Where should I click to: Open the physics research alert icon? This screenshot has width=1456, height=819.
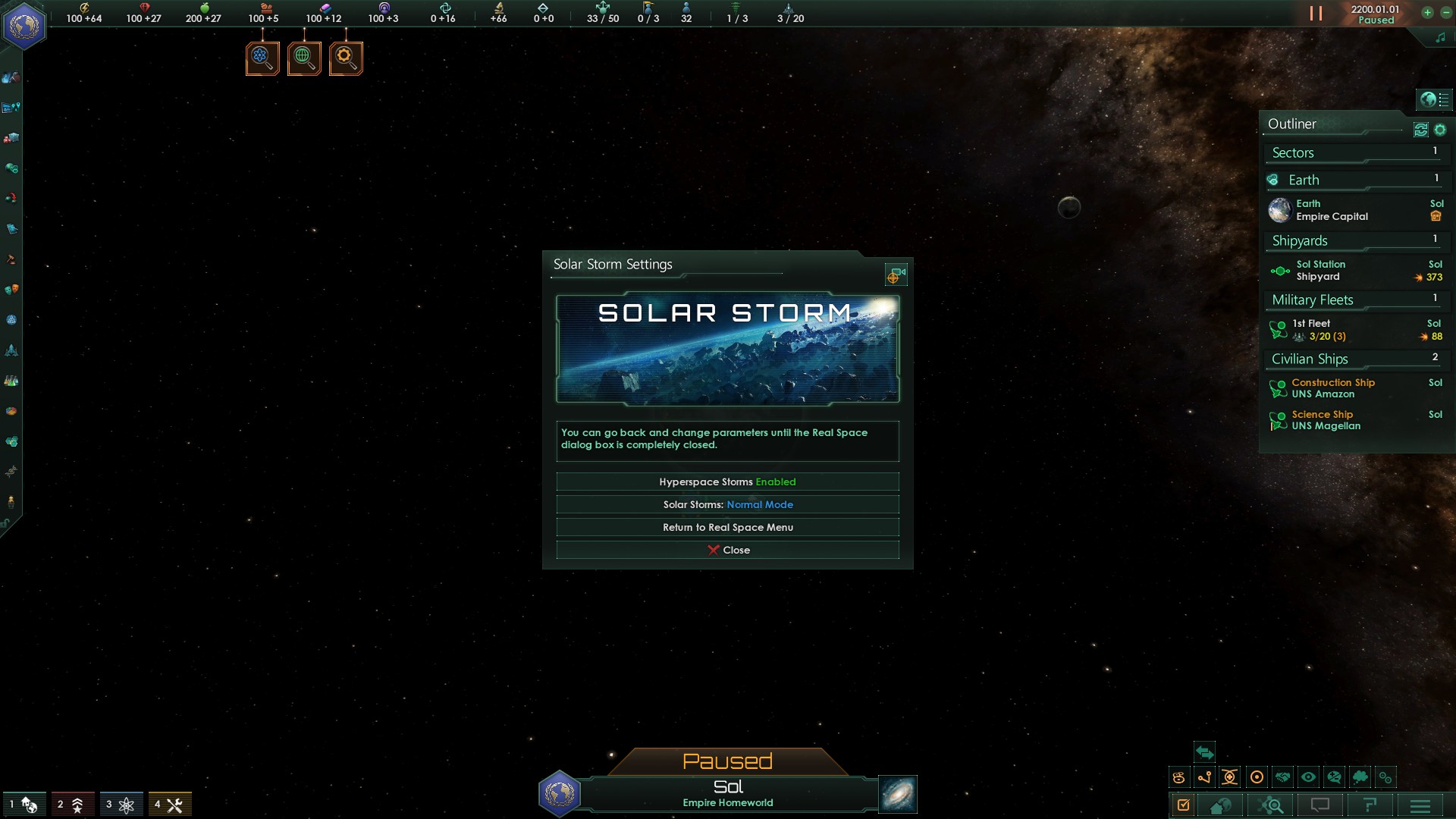coord(262,58)
